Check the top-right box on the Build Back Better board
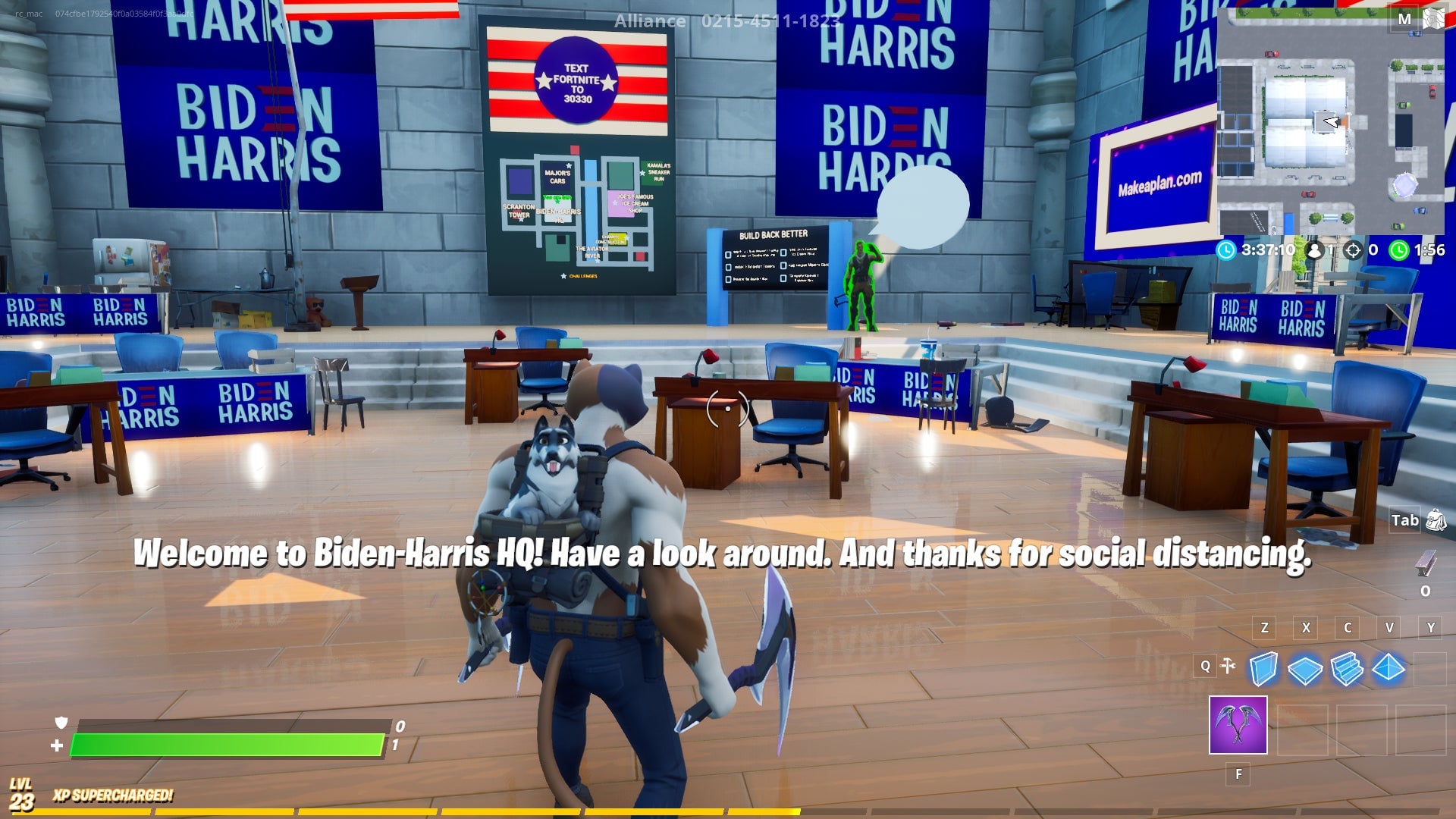Screen dimensions: 1456x819 (783, 253)
